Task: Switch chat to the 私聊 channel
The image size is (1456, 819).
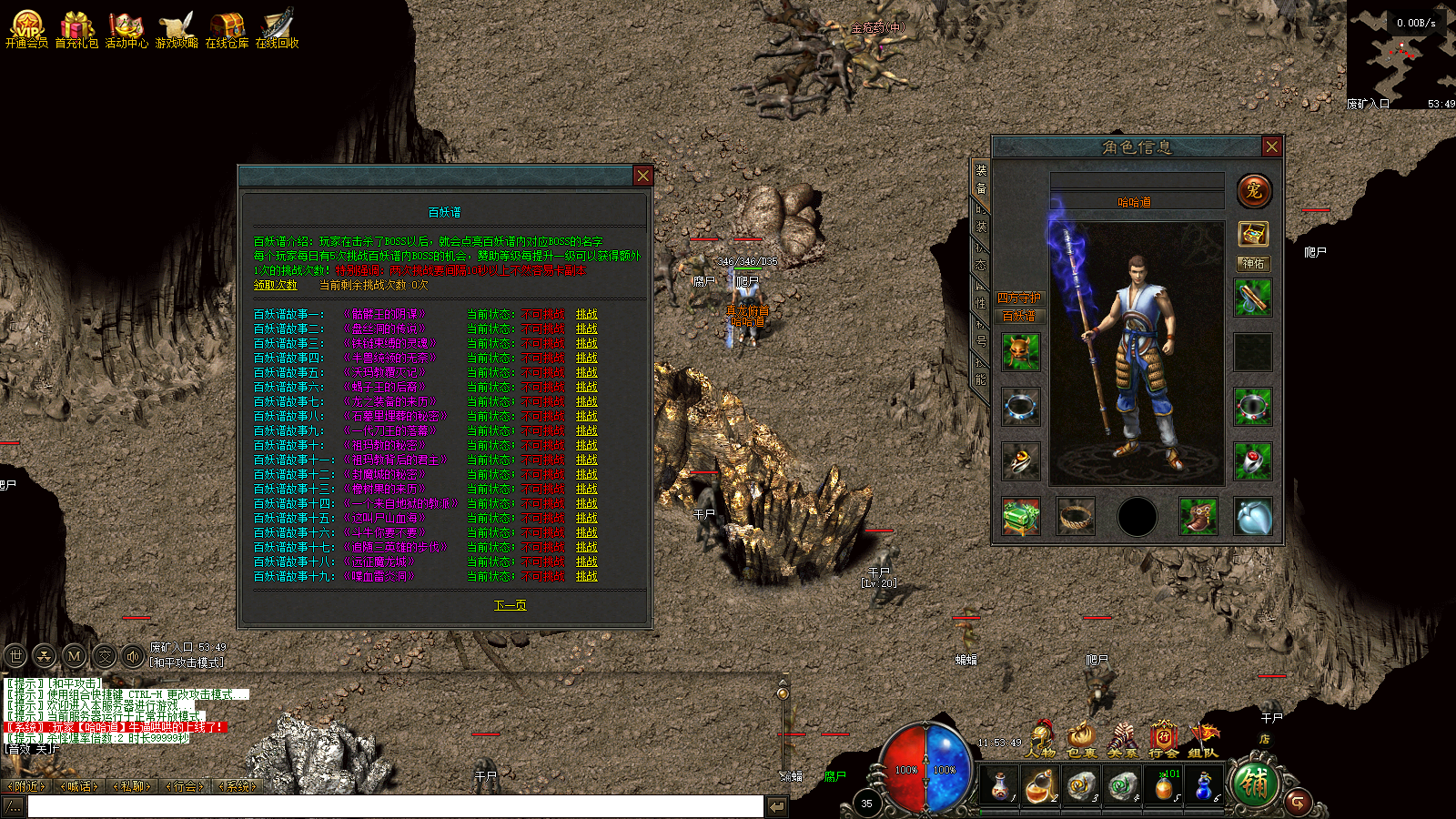Action: [x=133, y=786]
